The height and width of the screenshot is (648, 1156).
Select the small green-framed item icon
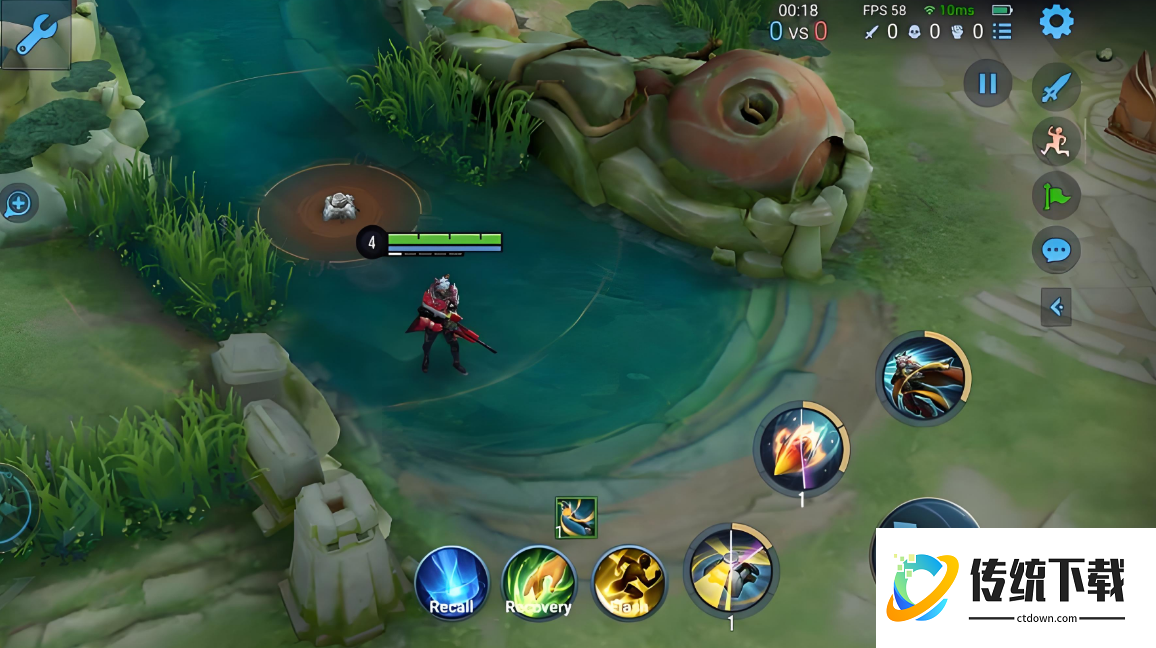pos(576,517)
